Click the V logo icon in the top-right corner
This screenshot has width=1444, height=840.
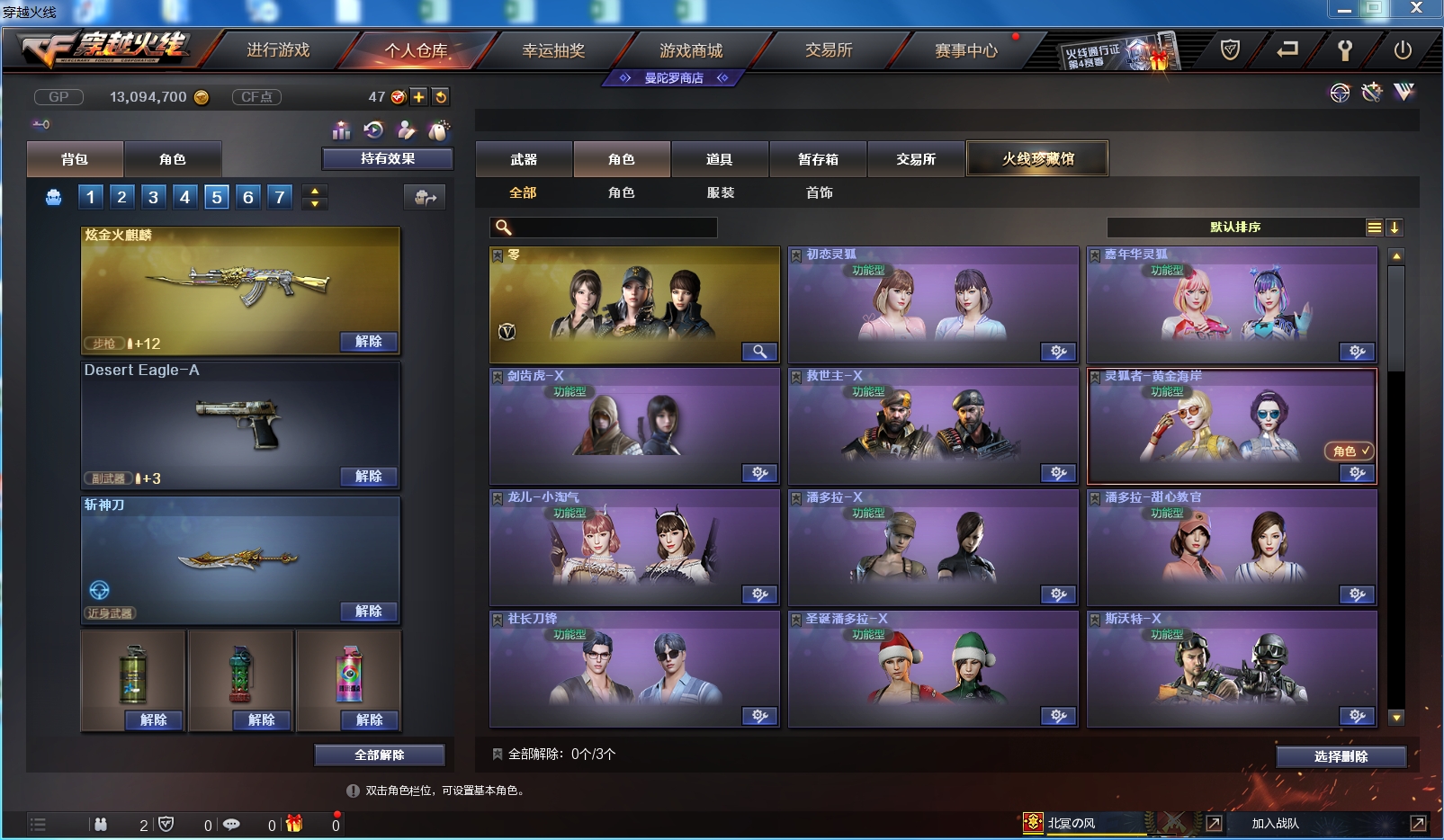[x=1403, y=93]
